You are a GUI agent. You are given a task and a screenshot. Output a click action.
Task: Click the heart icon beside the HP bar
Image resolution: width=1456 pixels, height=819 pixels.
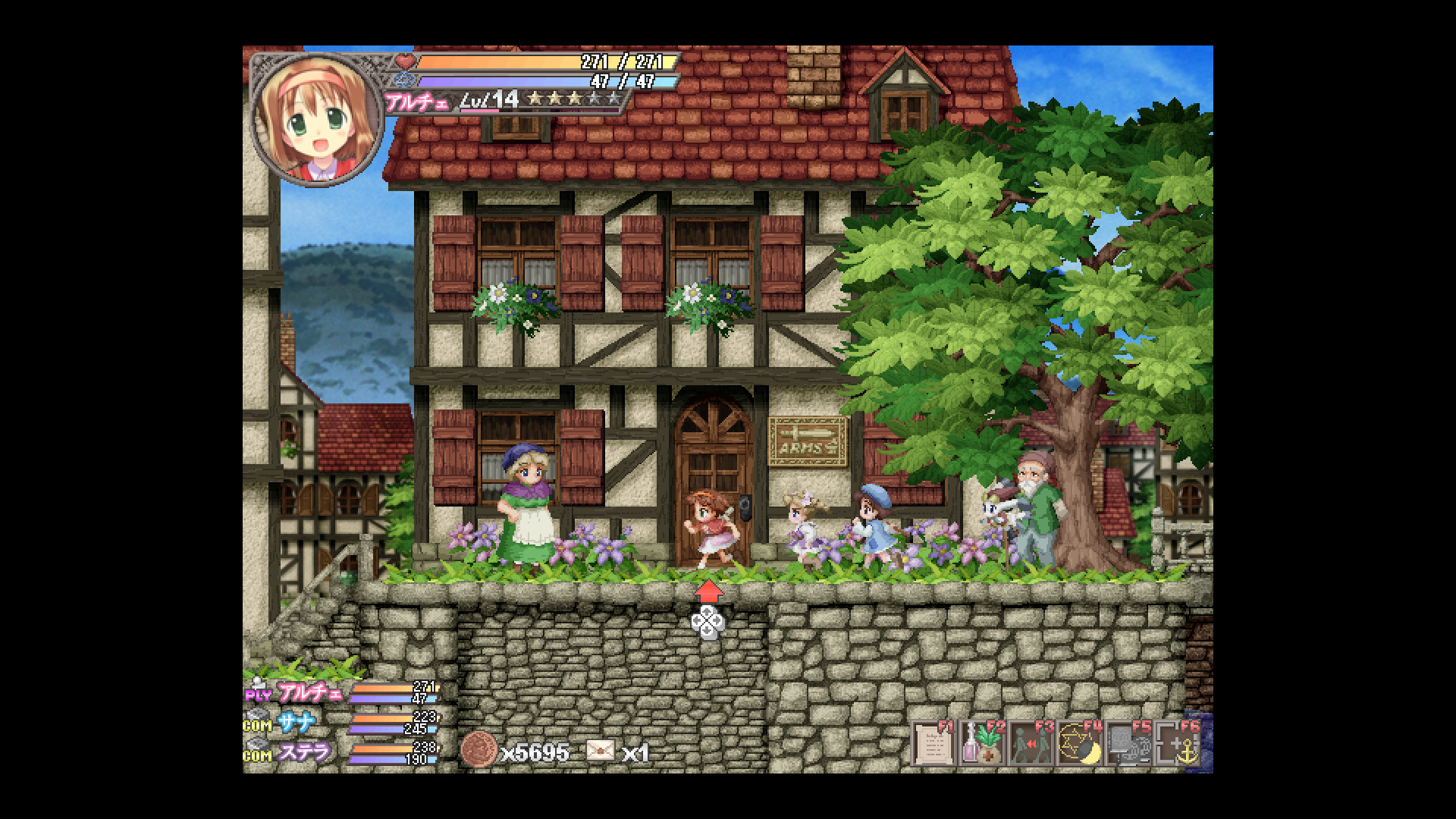(x=406, y=62)
